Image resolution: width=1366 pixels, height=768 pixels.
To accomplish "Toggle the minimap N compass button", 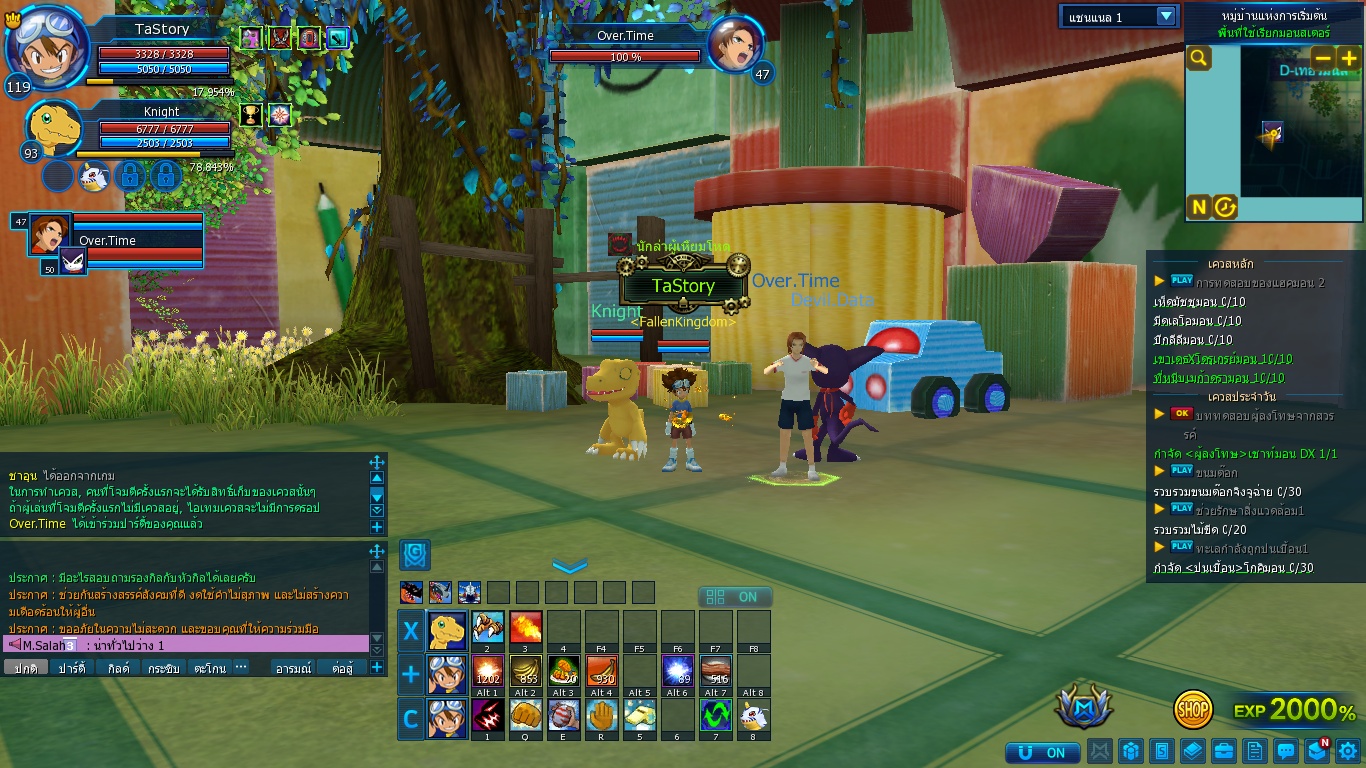I will (1198, 207).
